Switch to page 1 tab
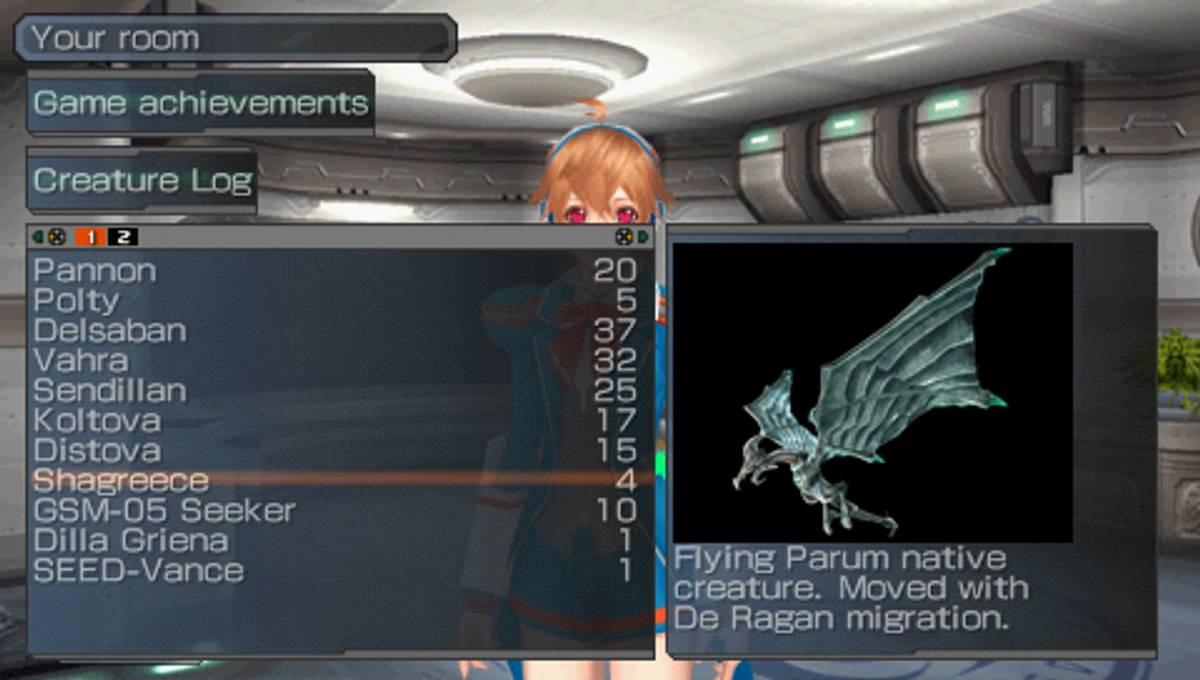 point(91,237)
